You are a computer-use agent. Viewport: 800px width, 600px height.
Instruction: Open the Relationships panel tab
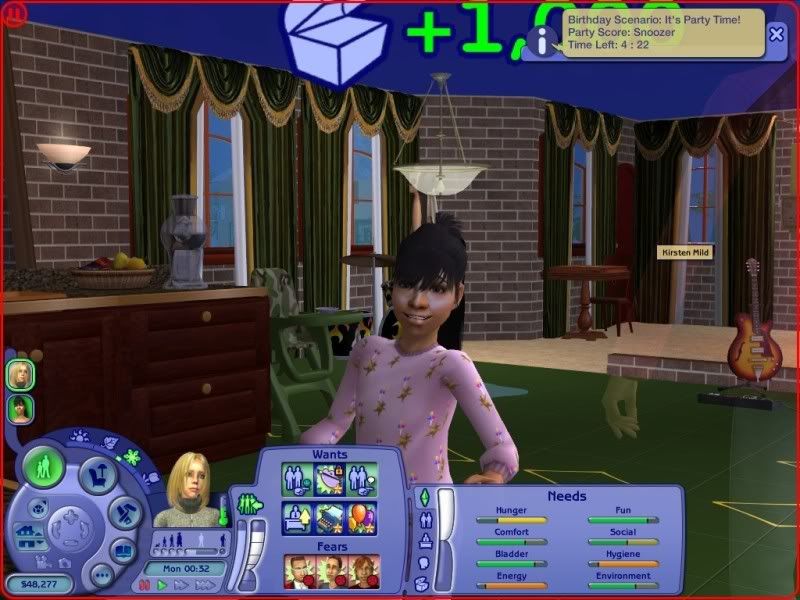coord(424,519)
